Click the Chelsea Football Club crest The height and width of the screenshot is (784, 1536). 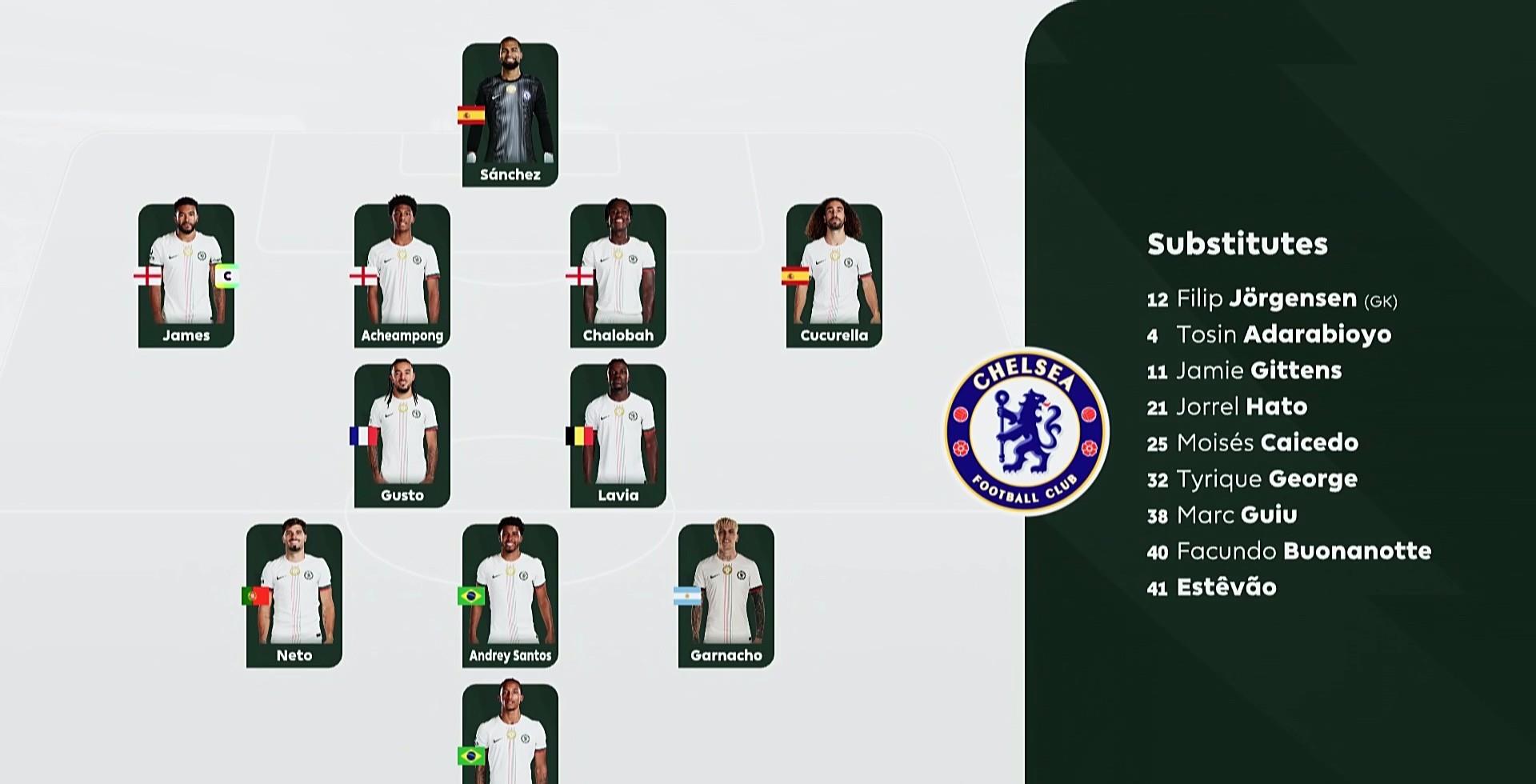[1026, 431]
